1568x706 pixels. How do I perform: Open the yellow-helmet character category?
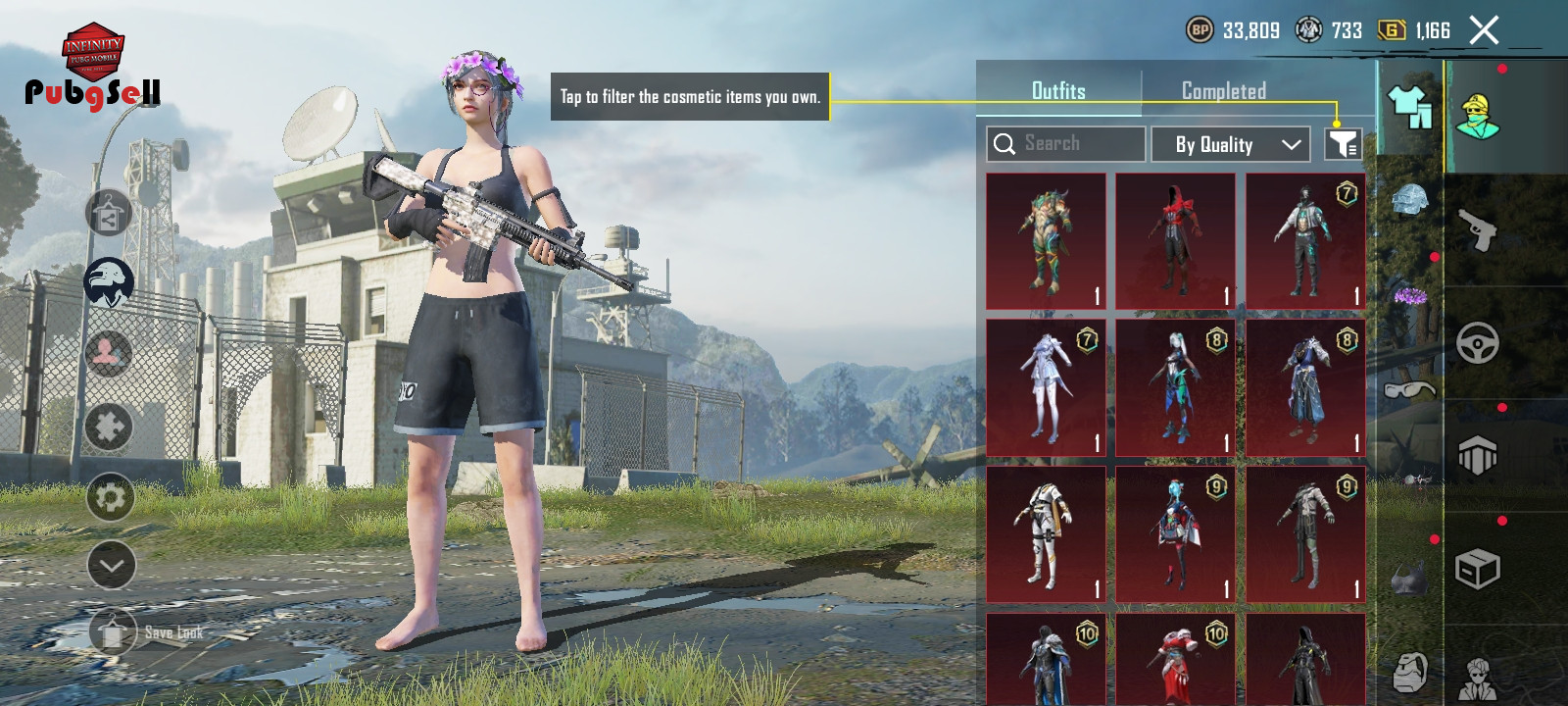pyautogui.click(x=1478, y=117)
